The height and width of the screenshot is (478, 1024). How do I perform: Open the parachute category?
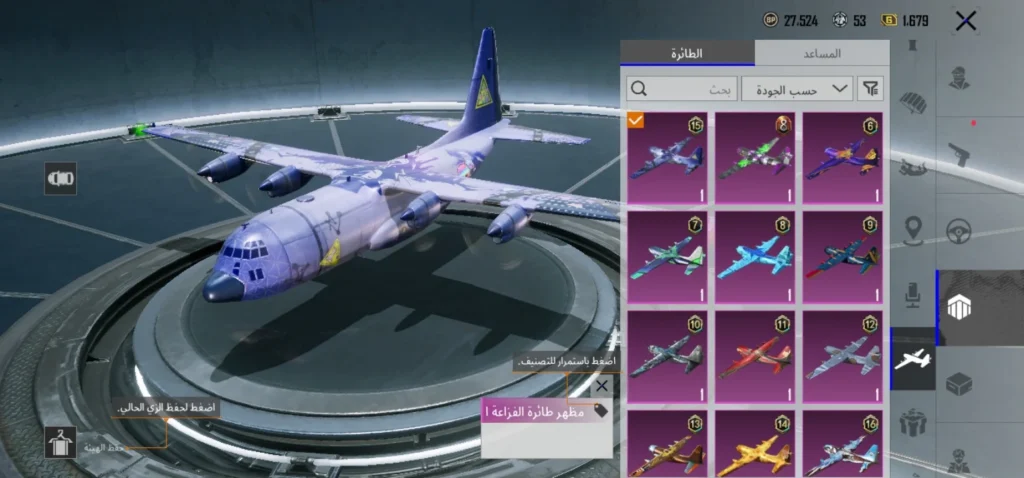[x=912, y=106]
